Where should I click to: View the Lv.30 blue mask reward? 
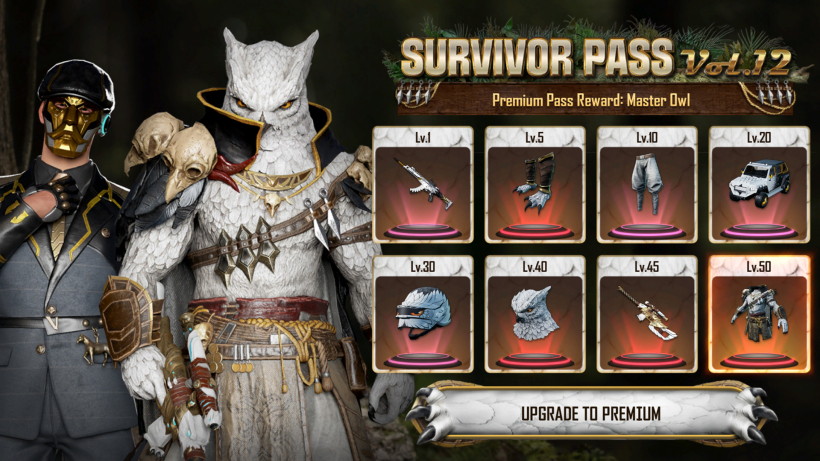click(x=423, y=314)
